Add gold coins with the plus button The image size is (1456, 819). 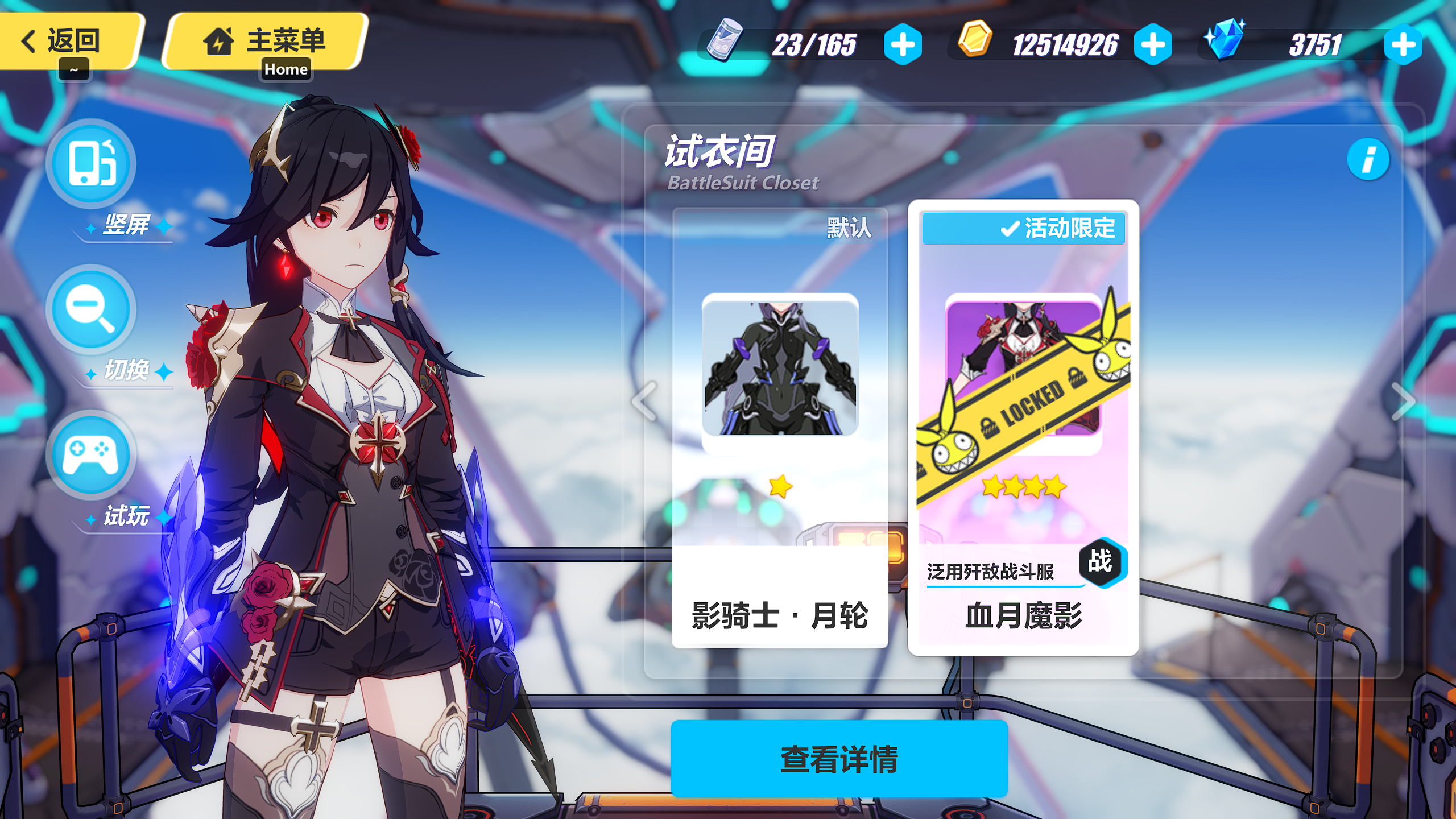pyautogui.click(x=1153, y=44)
